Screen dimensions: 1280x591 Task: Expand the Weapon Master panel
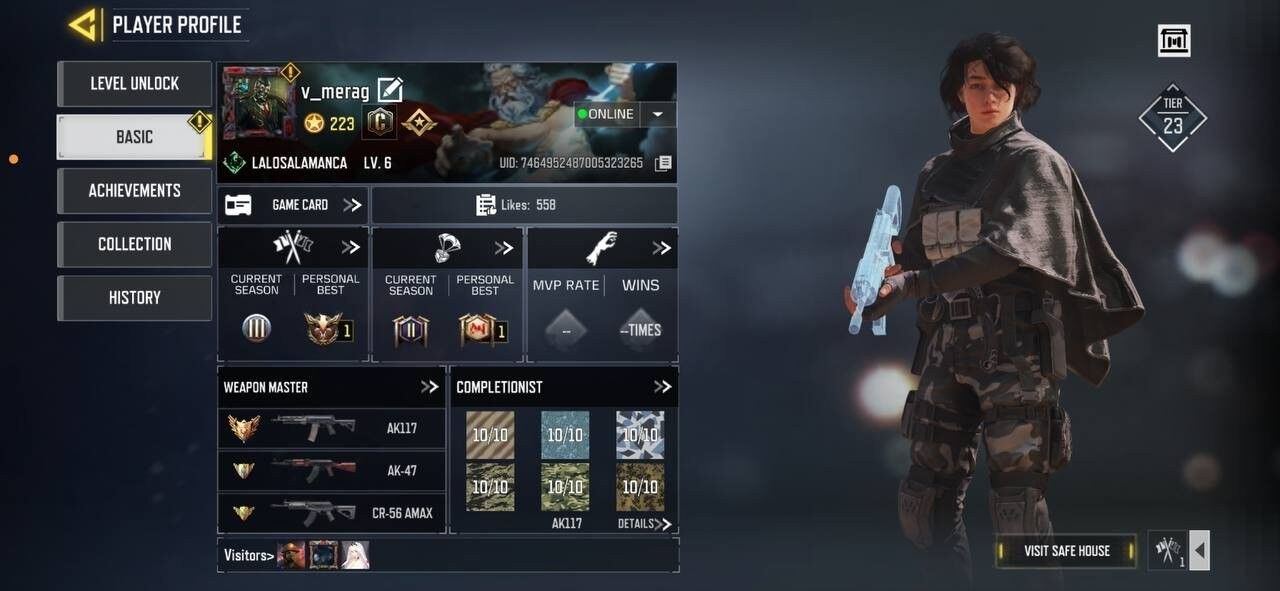(430, 387)
